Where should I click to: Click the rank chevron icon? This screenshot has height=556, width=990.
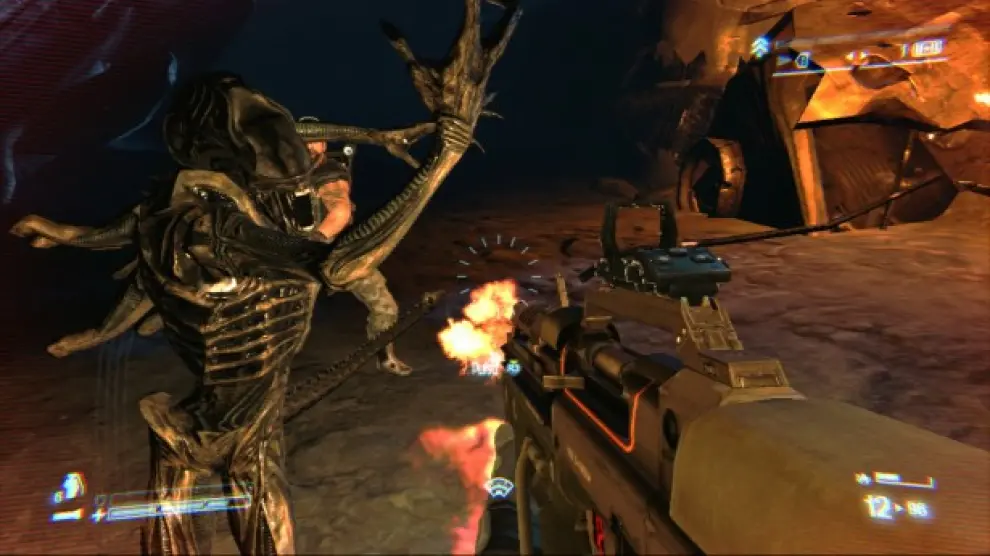pyautogui.click(x=759, y=45)
